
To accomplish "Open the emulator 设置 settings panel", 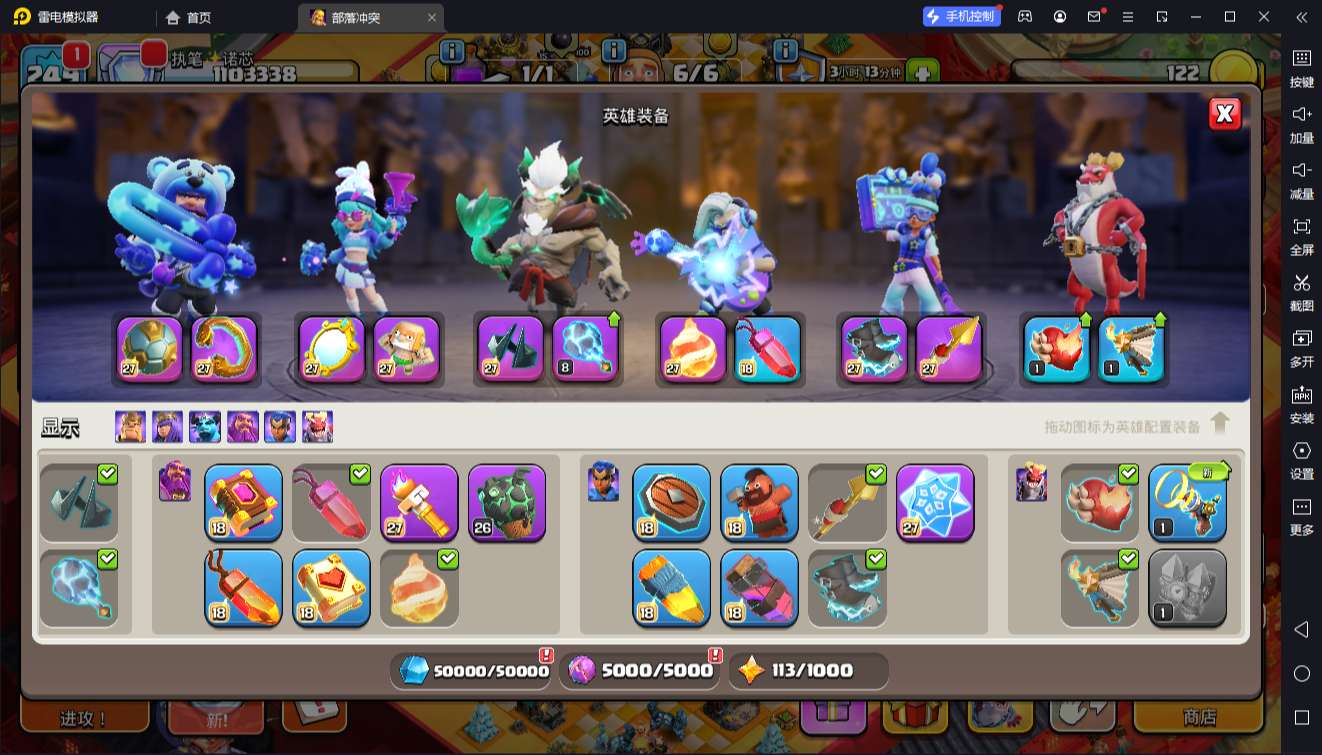I will (1301, 459).
